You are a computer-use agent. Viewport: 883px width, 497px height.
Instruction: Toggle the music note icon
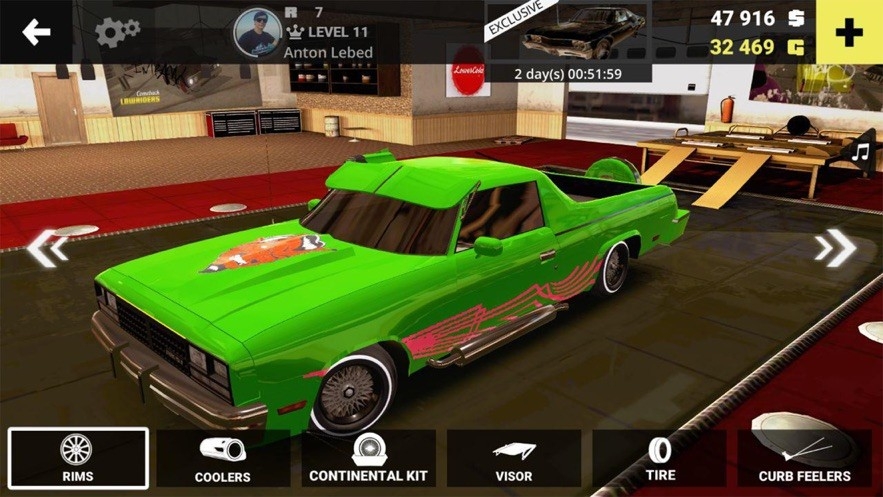pyautogui.click(x=860, y=151)
